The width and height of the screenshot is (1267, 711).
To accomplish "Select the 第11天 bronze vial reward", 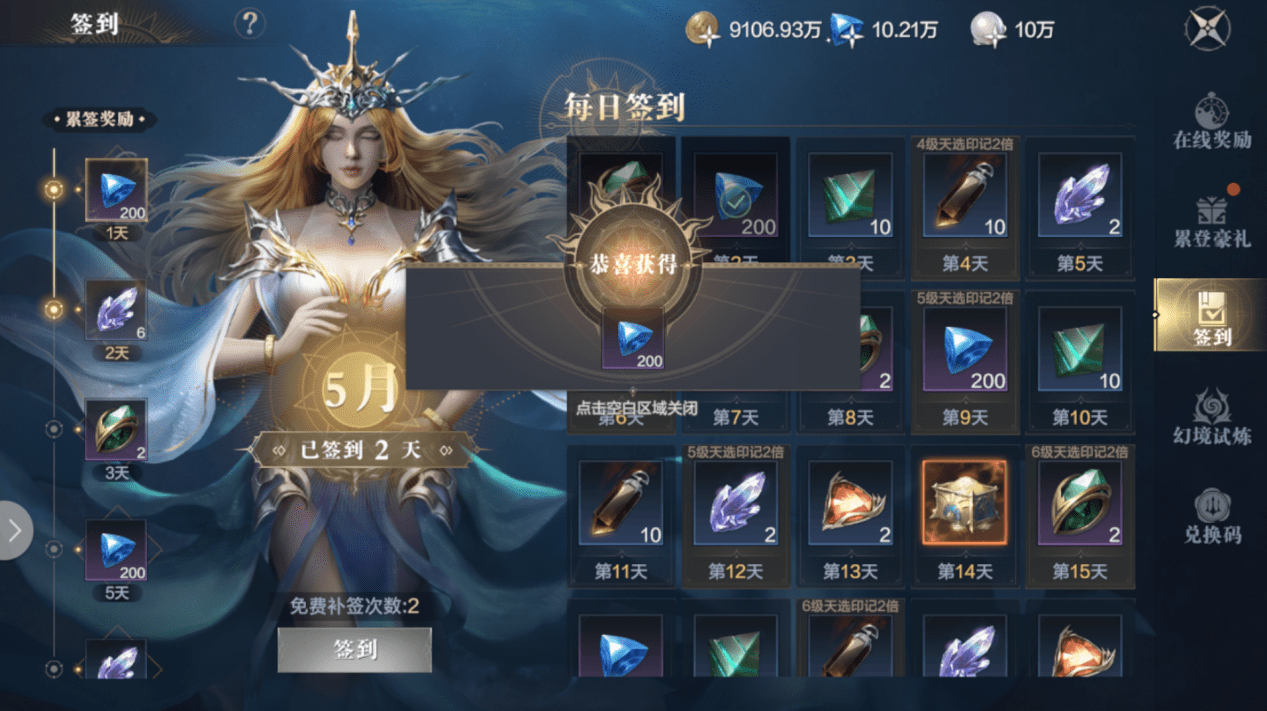I will [x=621, y=503].
